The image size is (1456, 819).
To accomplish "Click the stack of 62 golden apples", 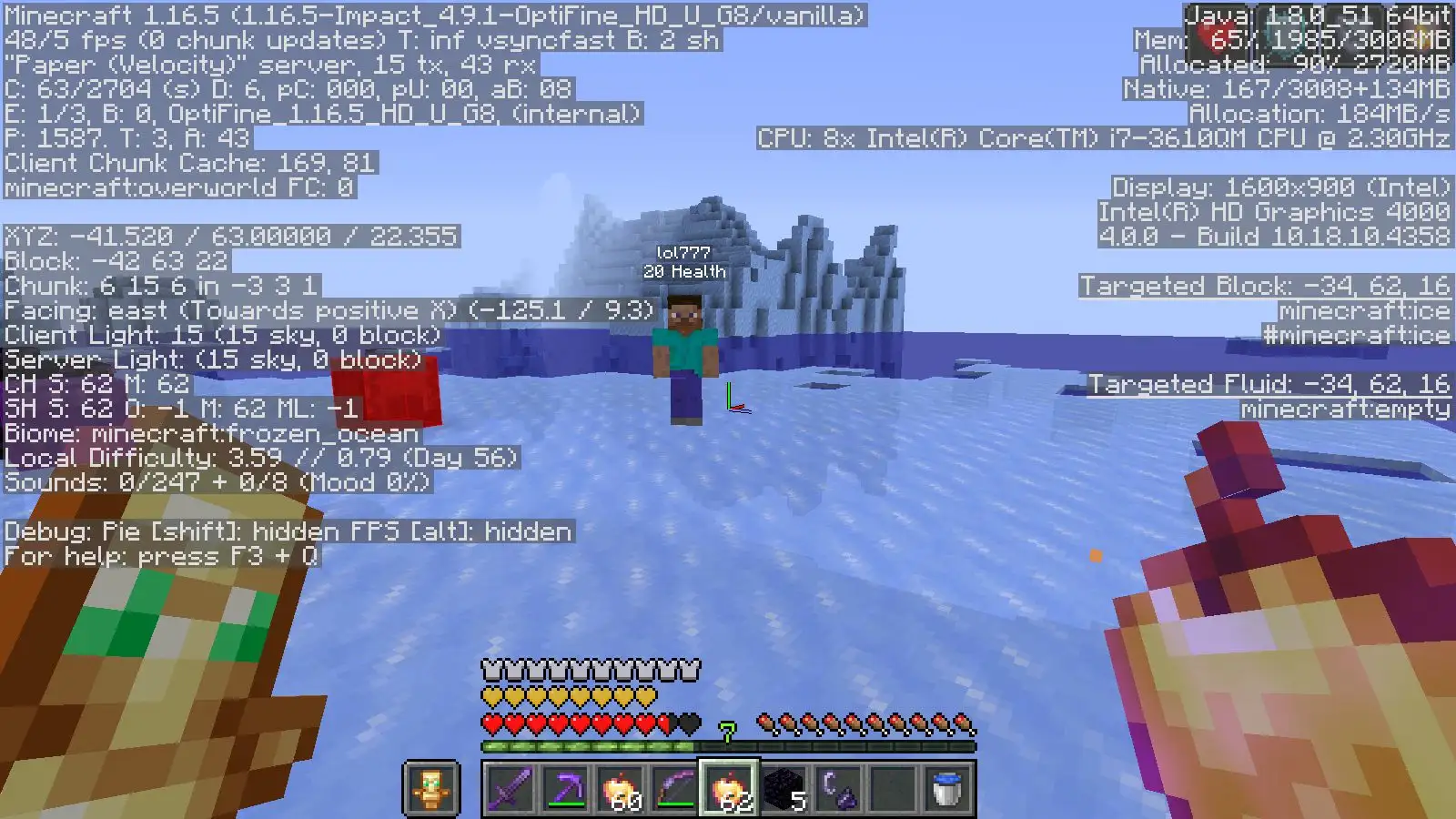I will [728, 788].
